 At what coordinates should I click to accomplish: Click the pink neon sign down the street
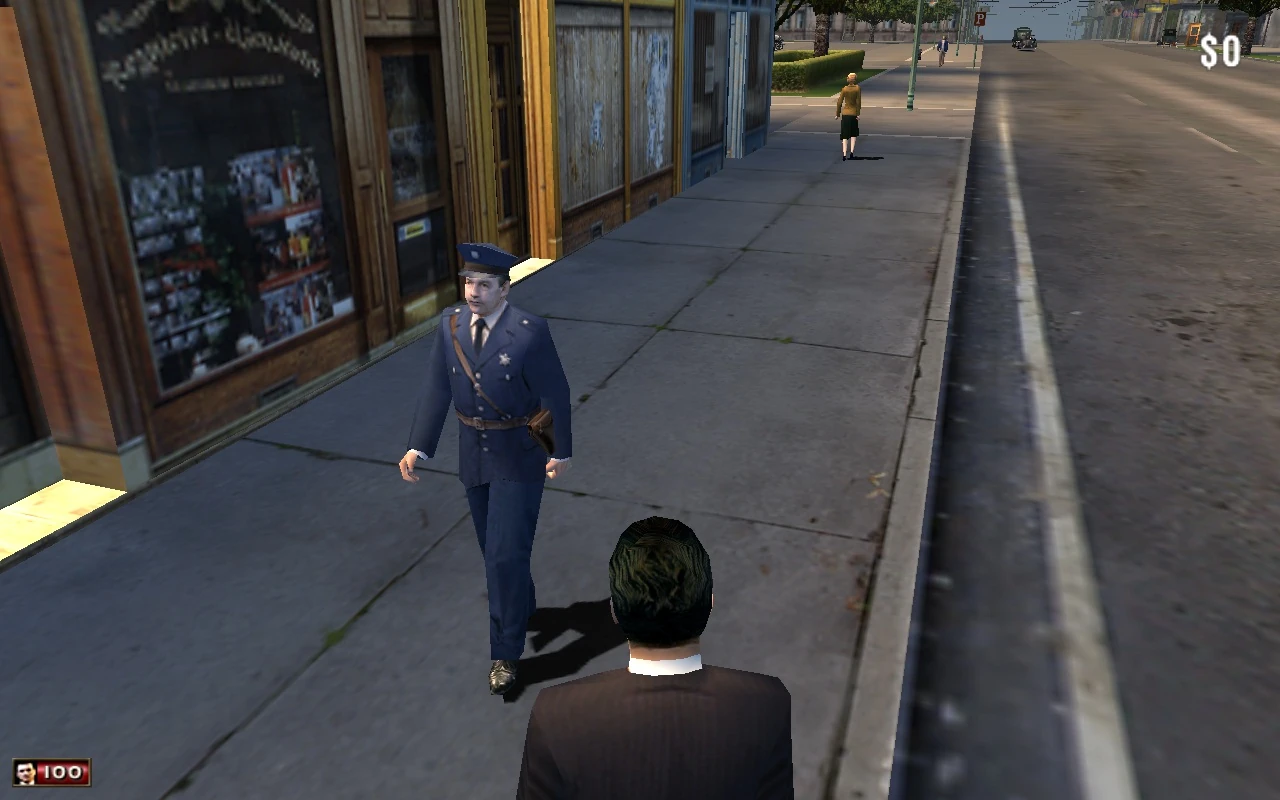point(1128,12)
